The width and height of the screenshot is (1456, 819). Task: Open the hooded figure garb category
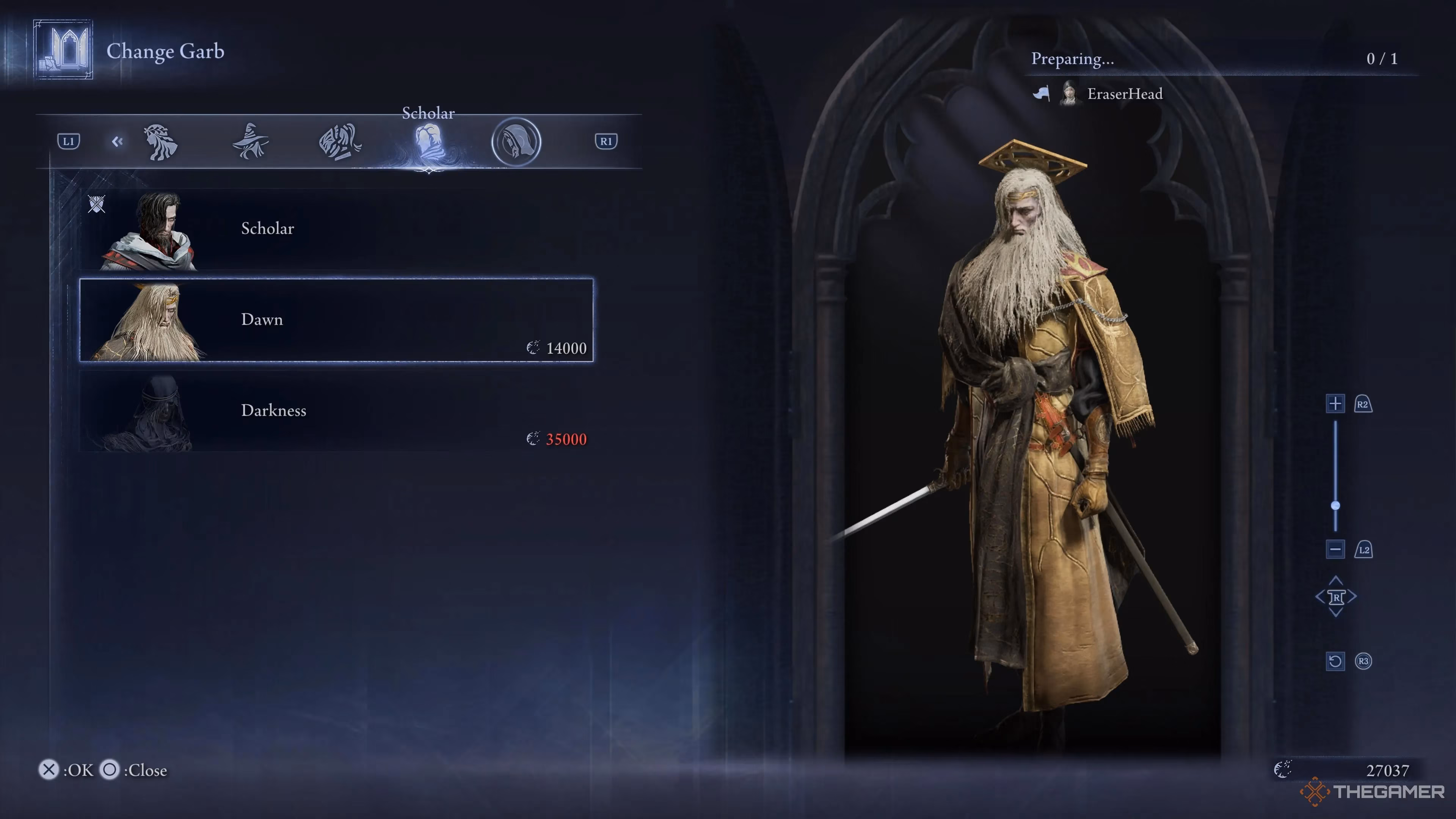516,142
